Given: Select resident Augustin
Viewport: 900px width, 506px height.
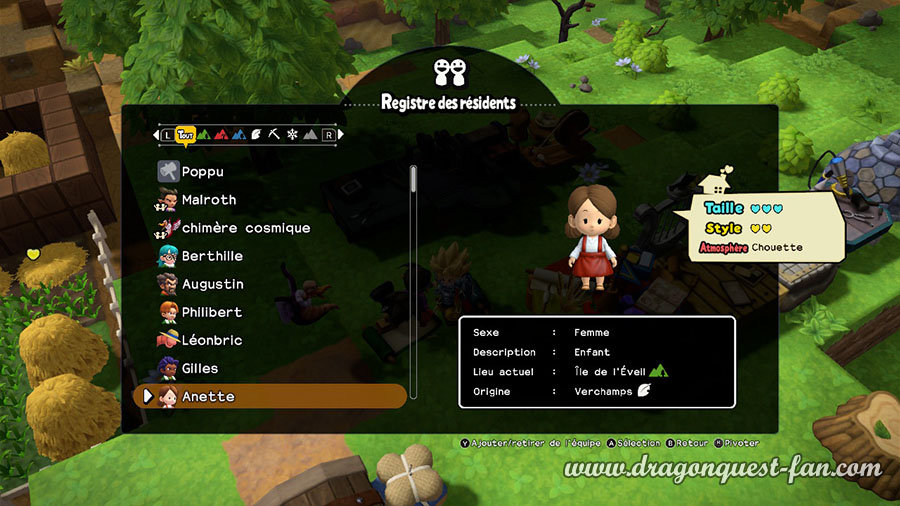Looking at the screenshot, I should [212, 284].
